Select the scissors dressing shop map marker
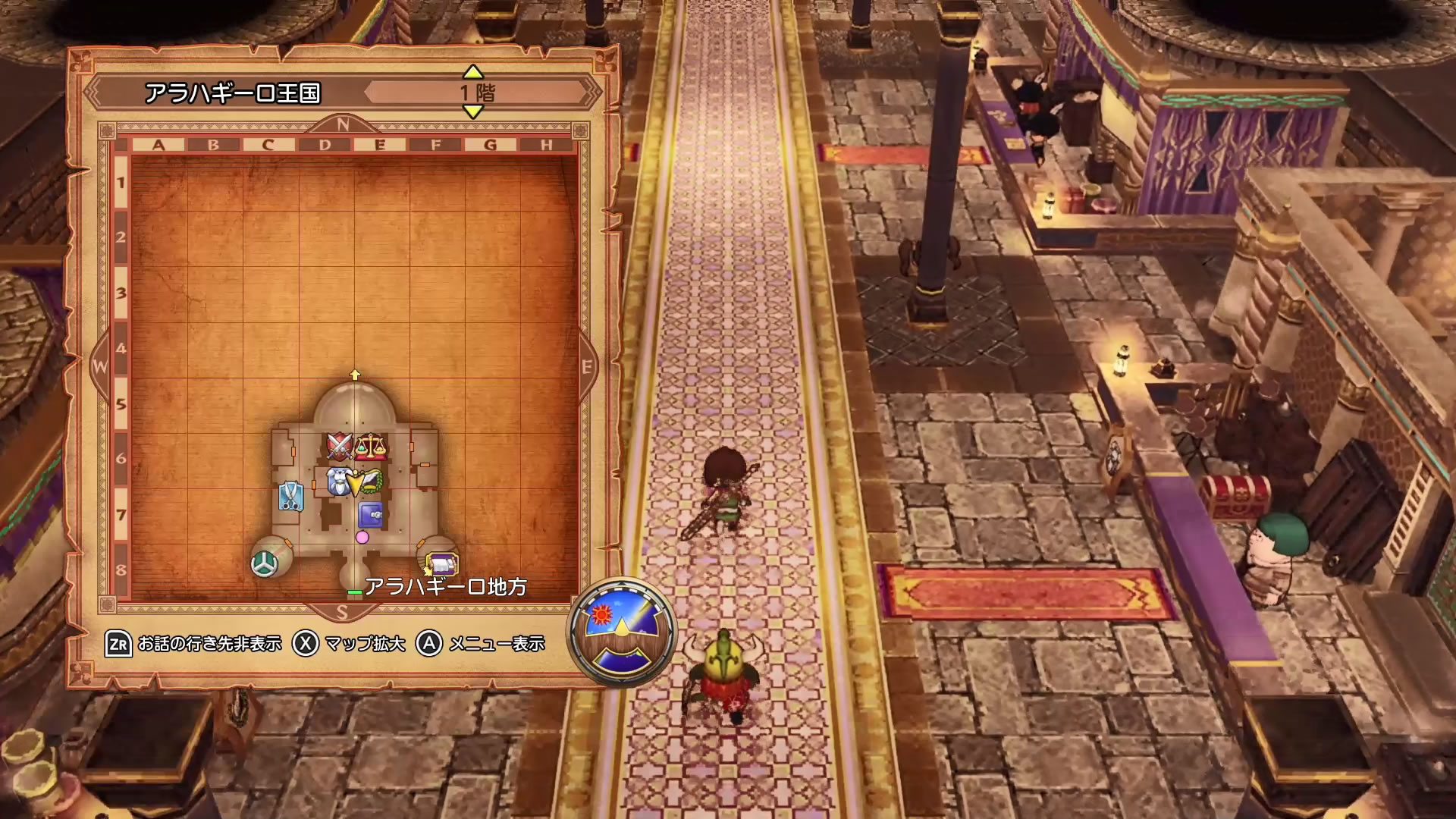This screenshot has height=819, width=1456. coord(290,496)
